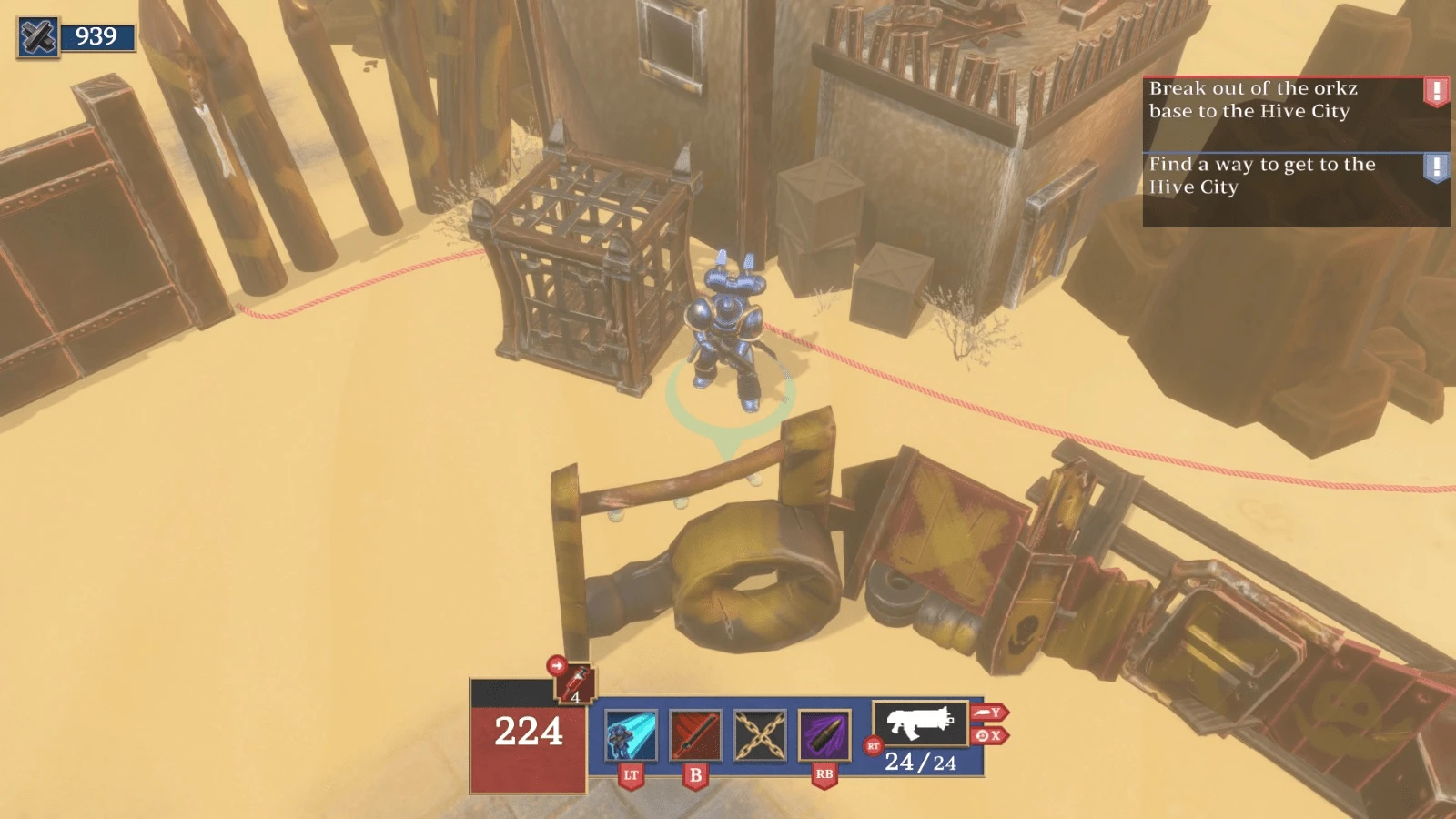The width and height of the screenshot is (1456, 819).
Task: Activate the blue dash ability icon
Action: click(631, 735)
